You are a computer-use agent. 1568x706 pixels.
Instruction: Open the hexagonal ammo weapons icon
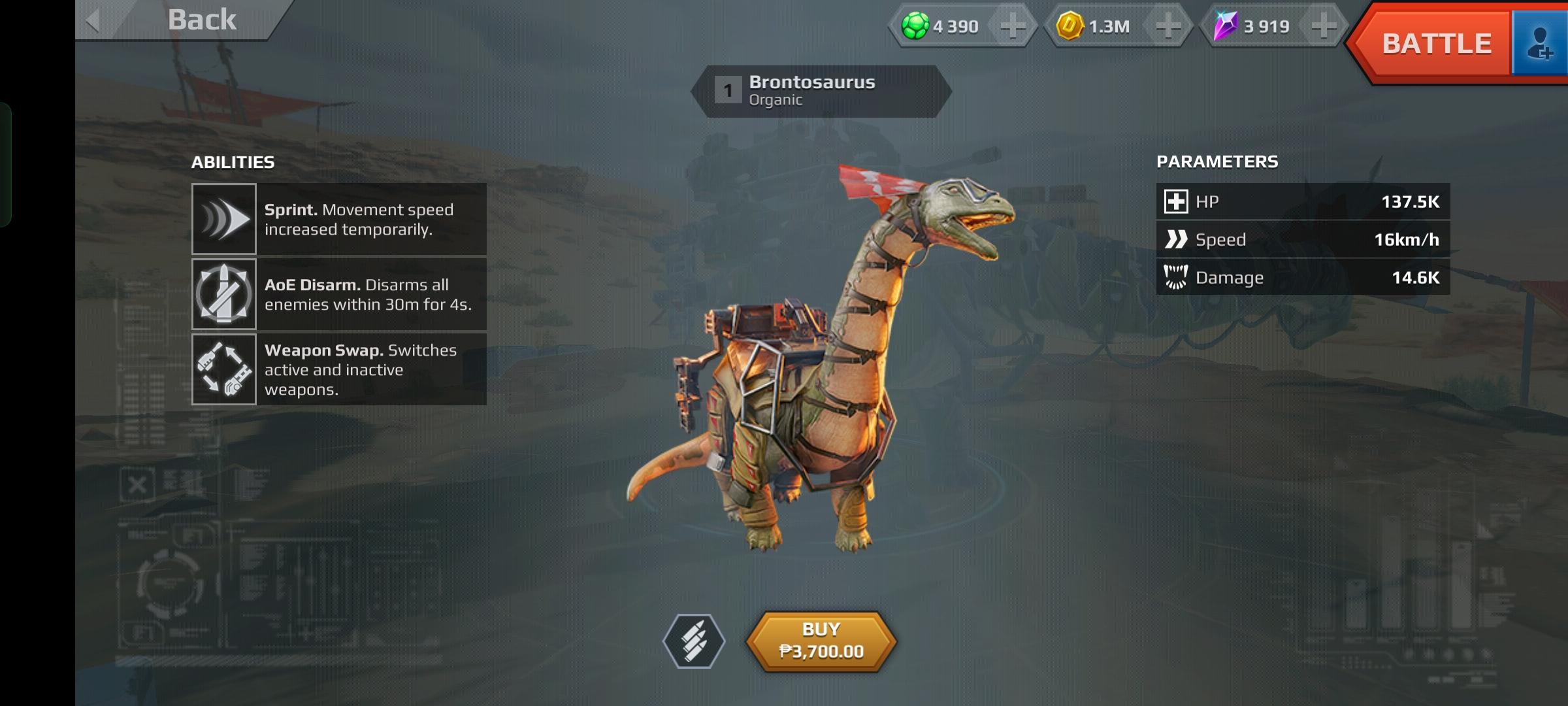click(x=694, y=641)
